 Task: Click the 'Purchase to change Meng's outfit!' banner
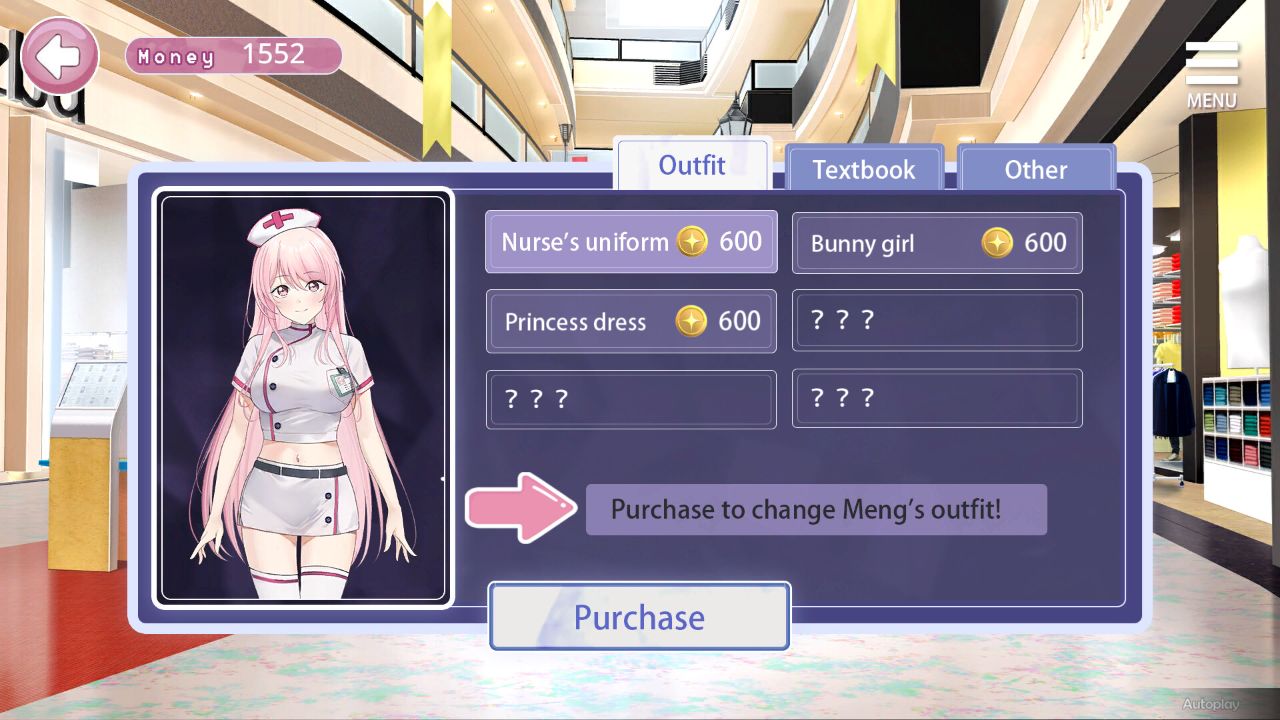point(816,509)
